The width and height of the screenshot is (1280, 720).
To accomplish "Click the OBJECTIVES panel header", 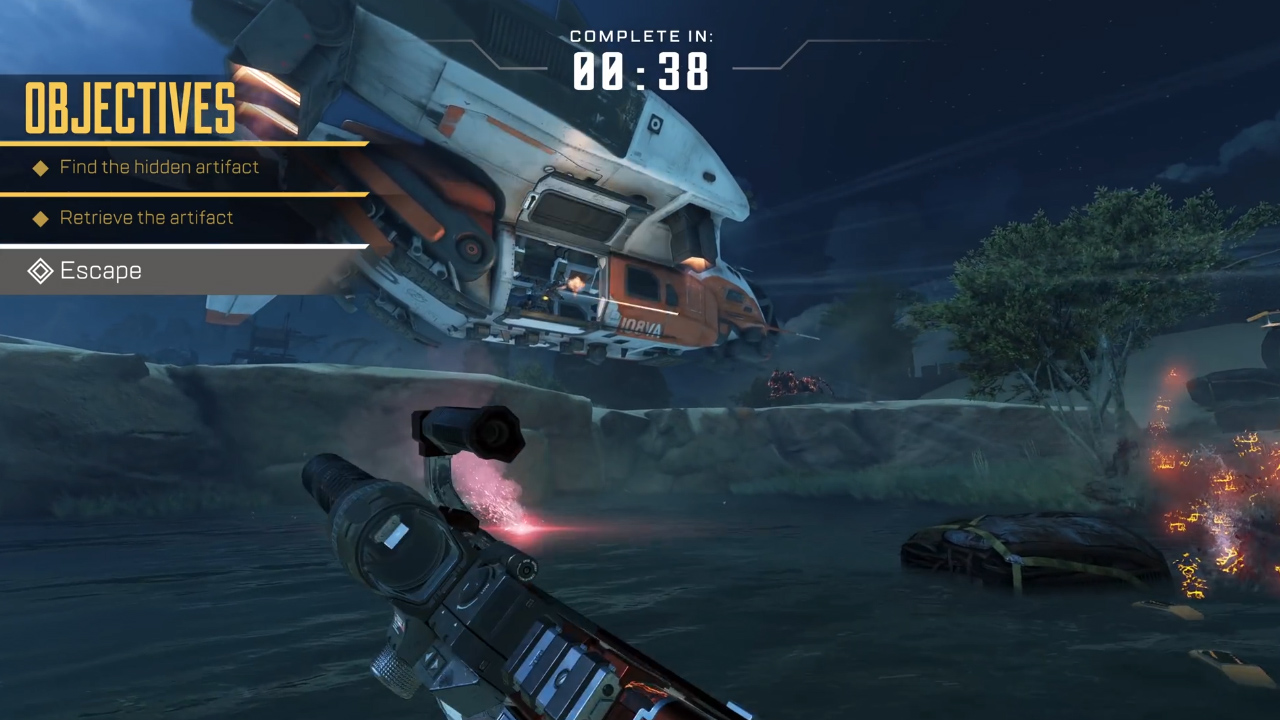I will 130,108.
